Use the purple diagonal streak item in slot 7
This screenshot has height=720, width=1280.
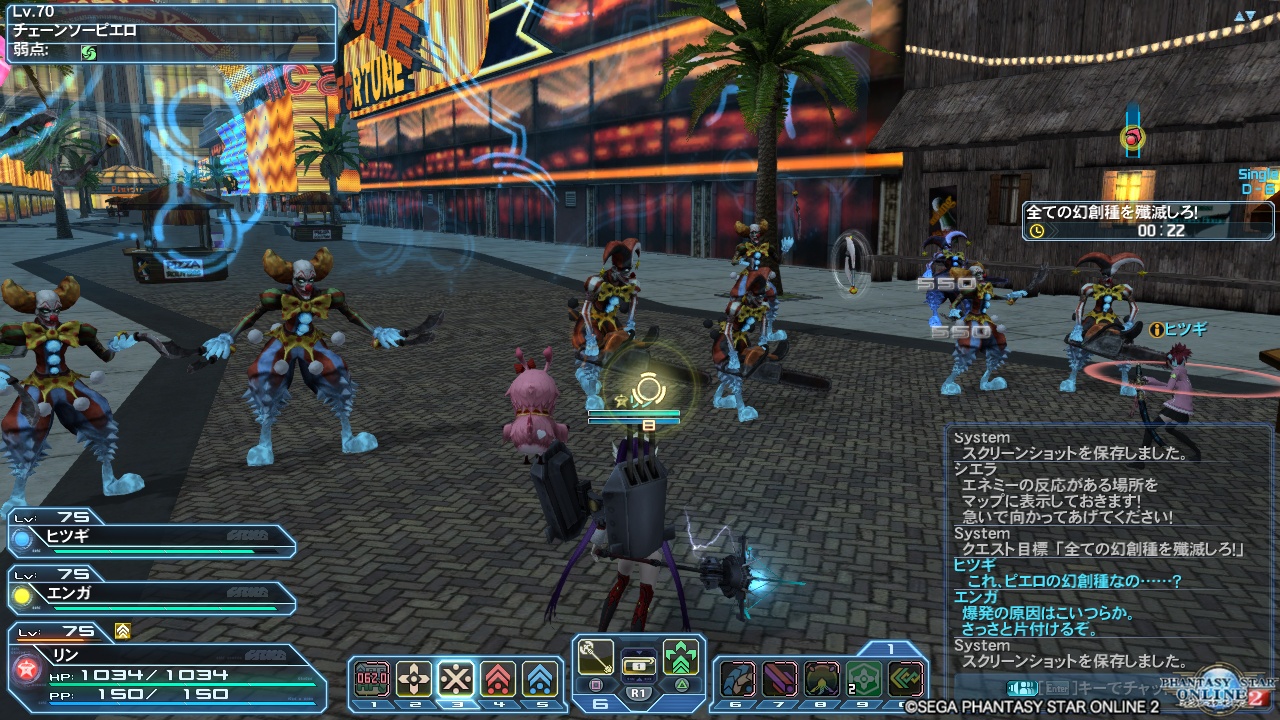[780, 679]
